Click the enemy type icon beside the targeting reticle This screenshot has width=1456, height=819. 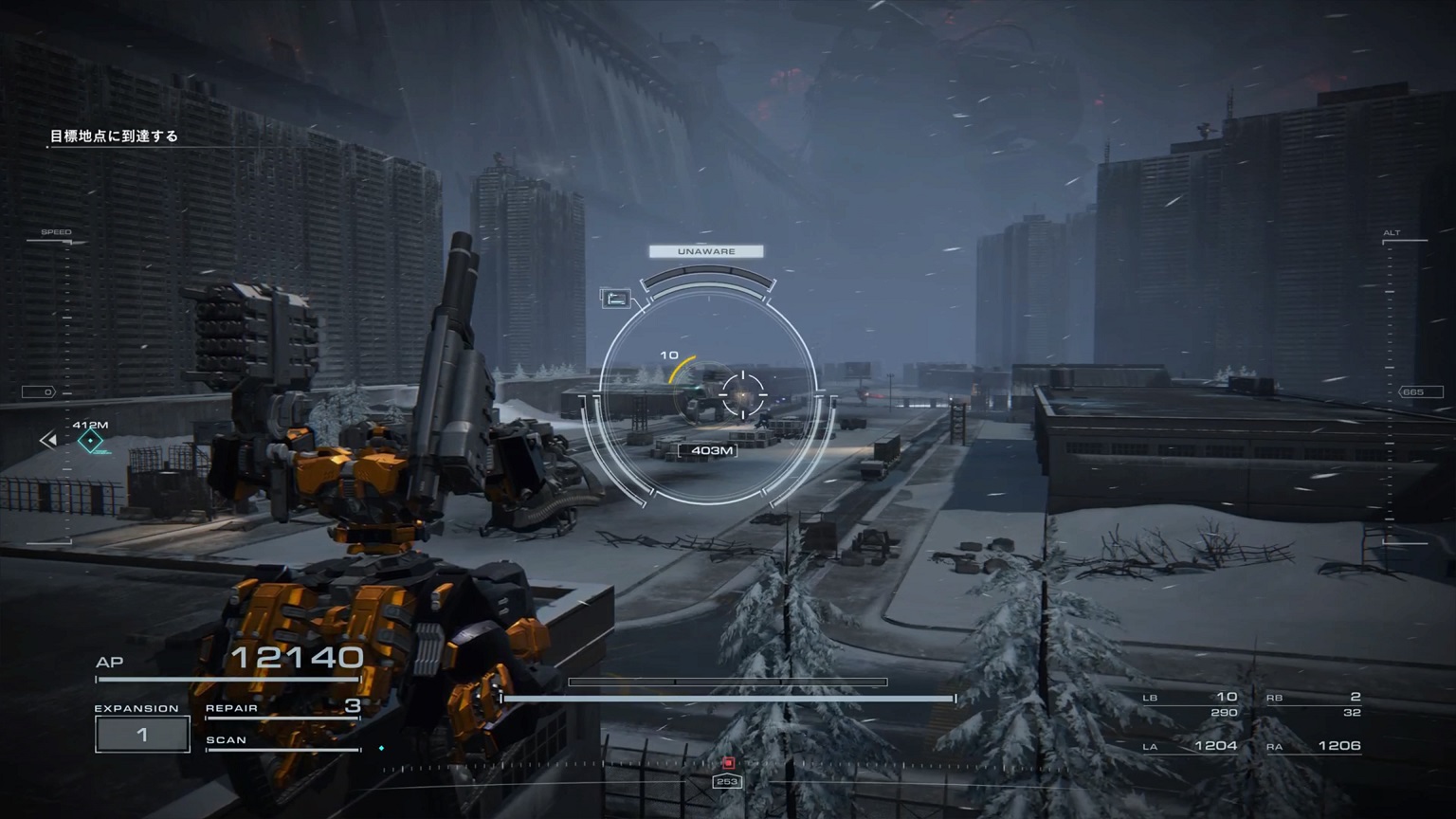pos(617,297)
